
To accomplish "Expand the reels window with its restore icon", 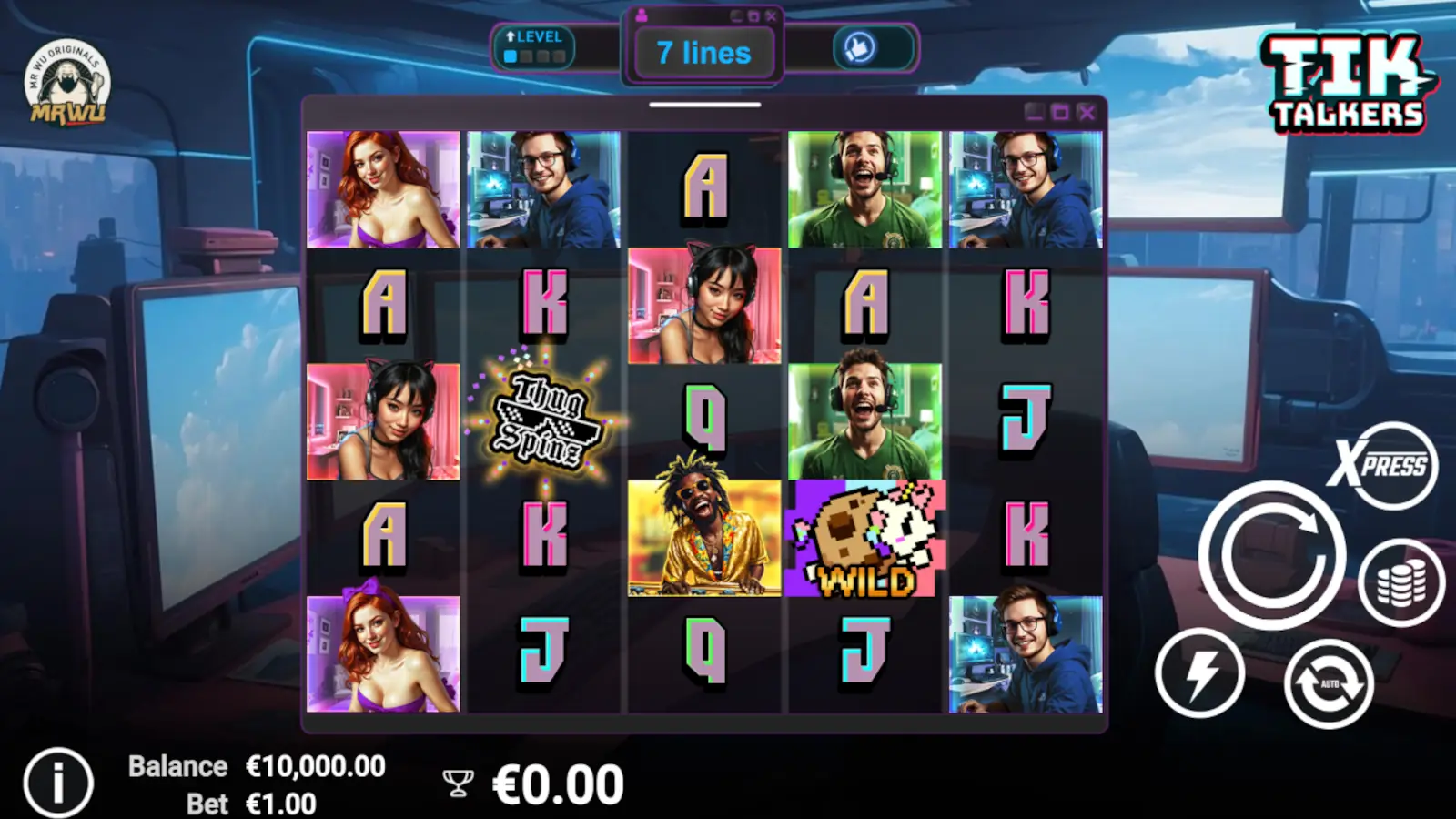I will [1060, 113].
